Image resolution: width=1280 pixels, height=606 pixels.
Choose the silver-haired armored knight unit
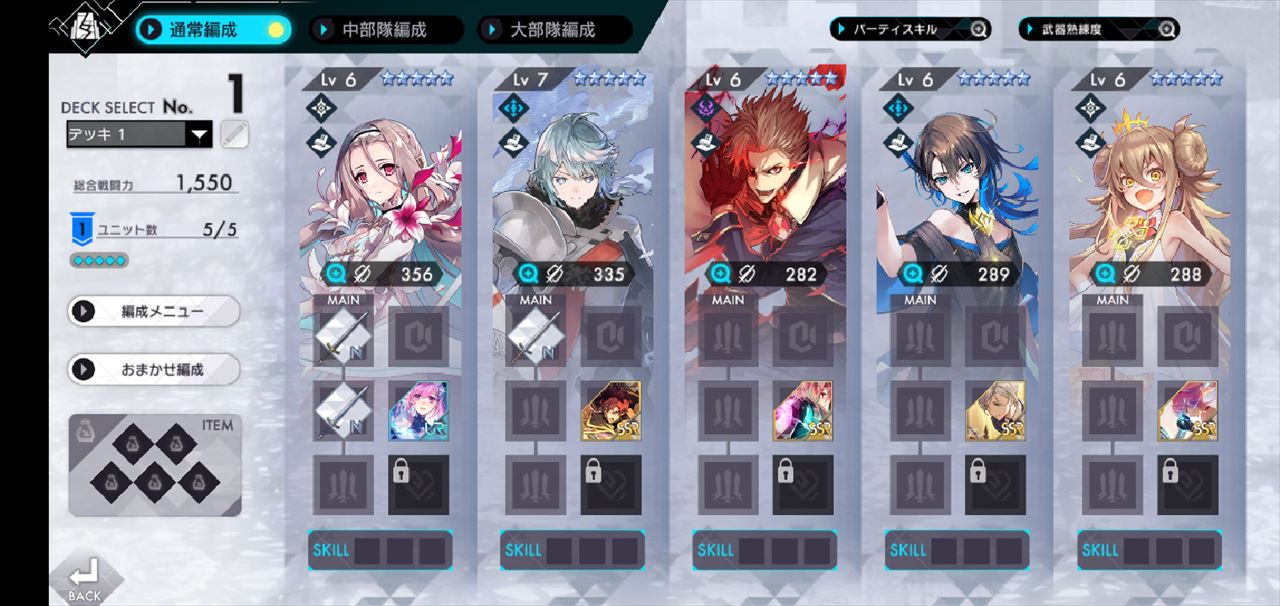pos(572,190)
